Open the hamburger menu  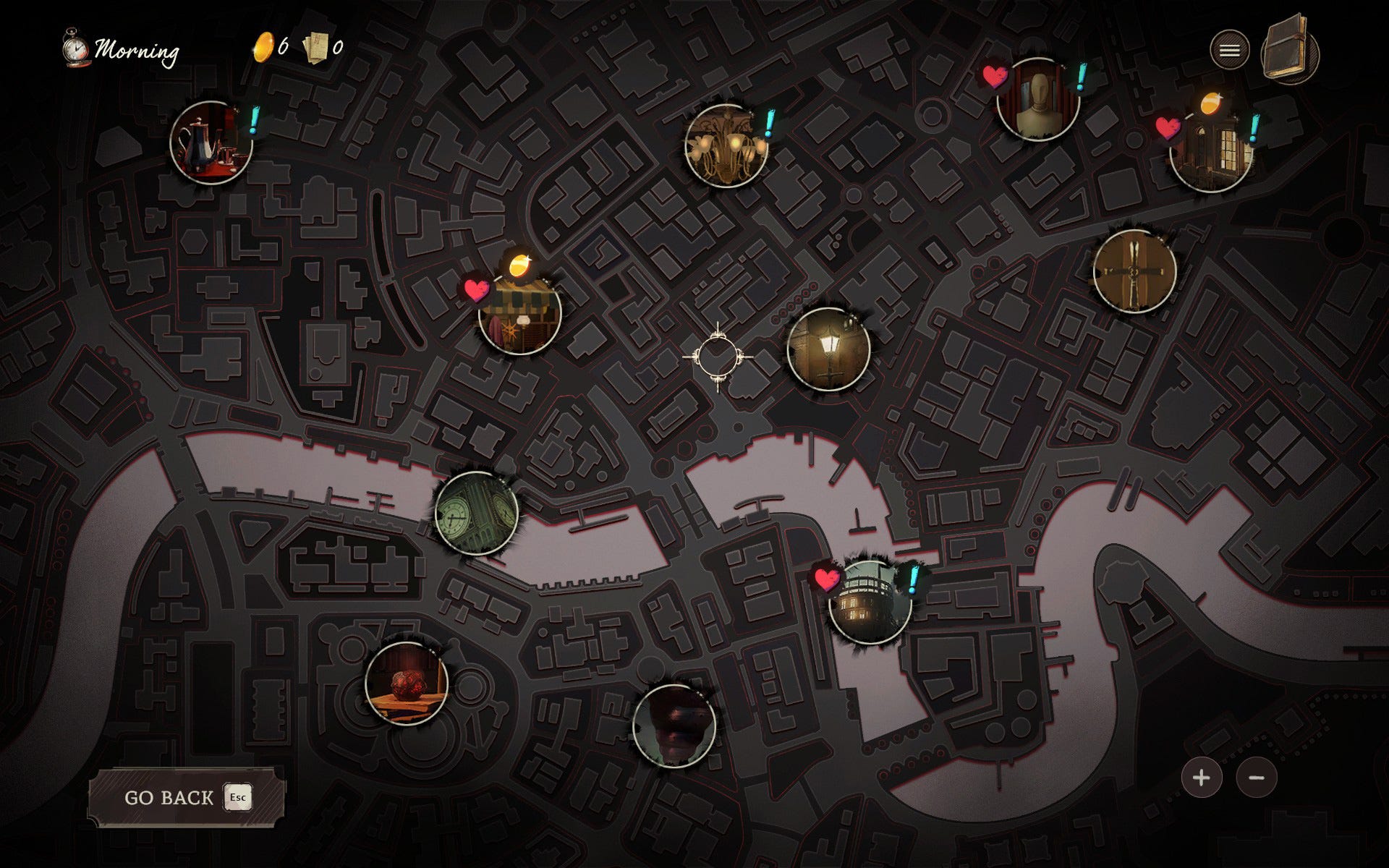click(1229, 50)
